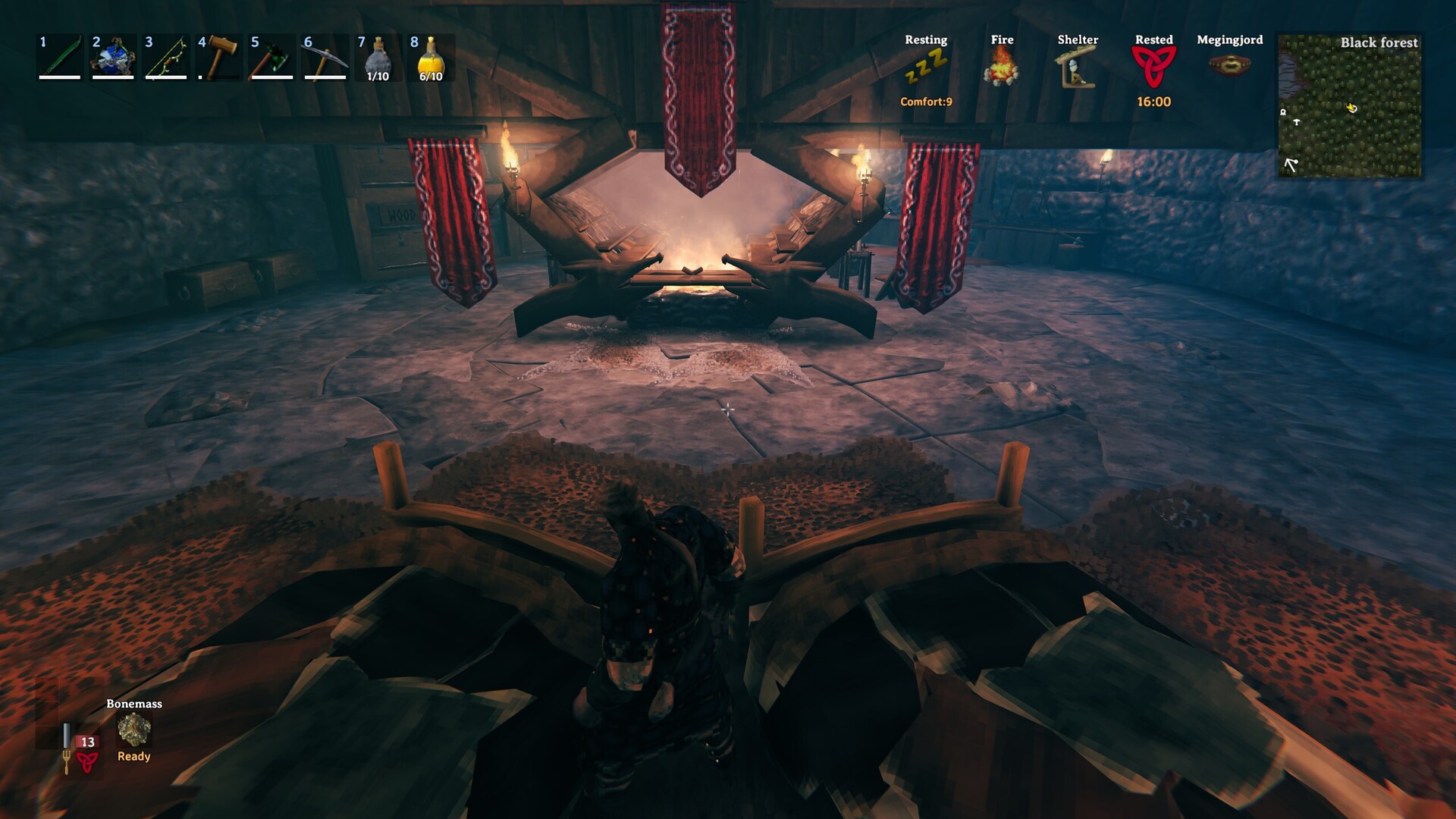Click the Fire status effect icon
Screen dimensions: 1456x819
(1002, 67)
